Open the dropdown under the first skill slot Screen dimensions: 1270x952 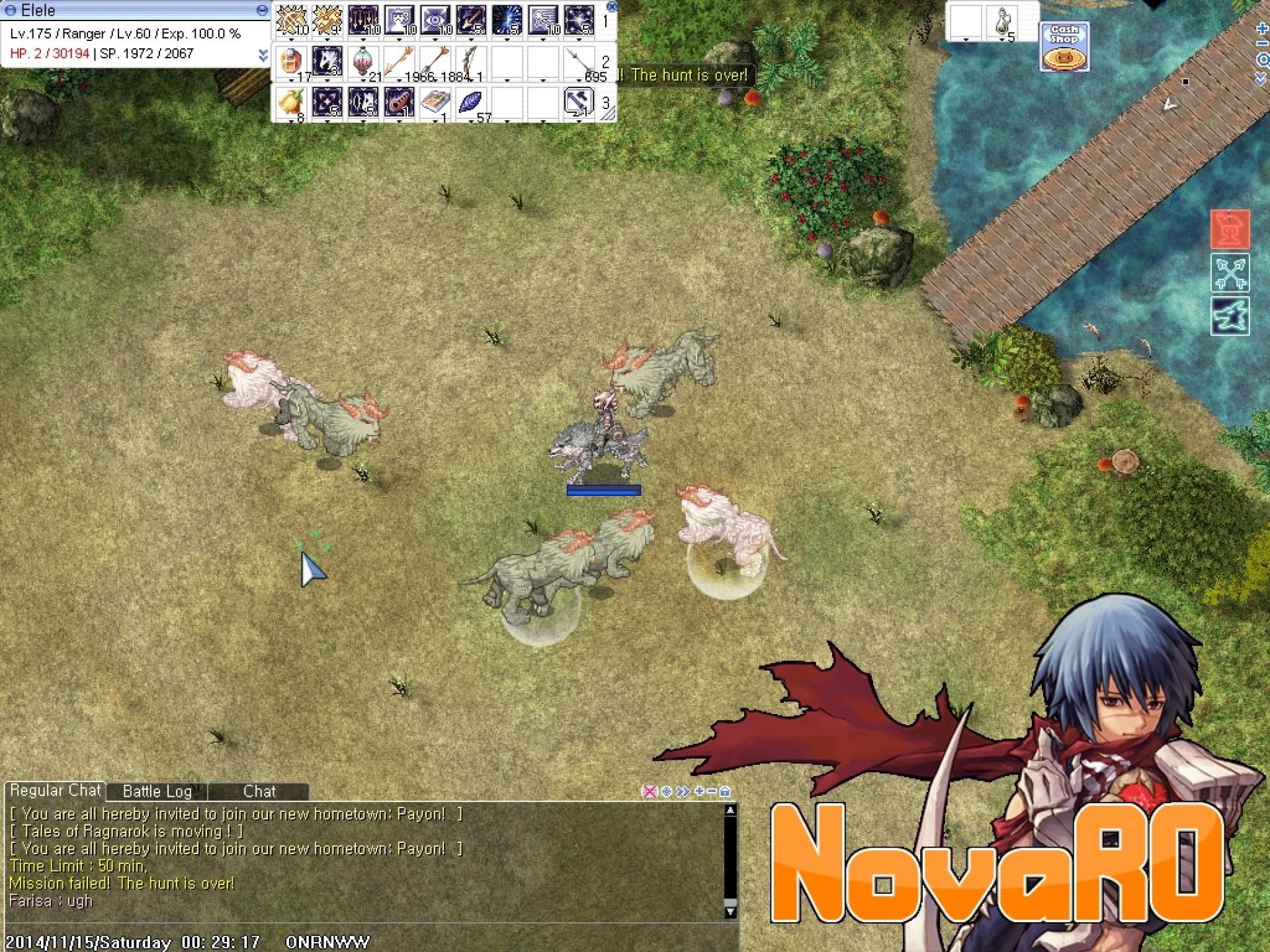pyautogui.click(x=291, y=38)
